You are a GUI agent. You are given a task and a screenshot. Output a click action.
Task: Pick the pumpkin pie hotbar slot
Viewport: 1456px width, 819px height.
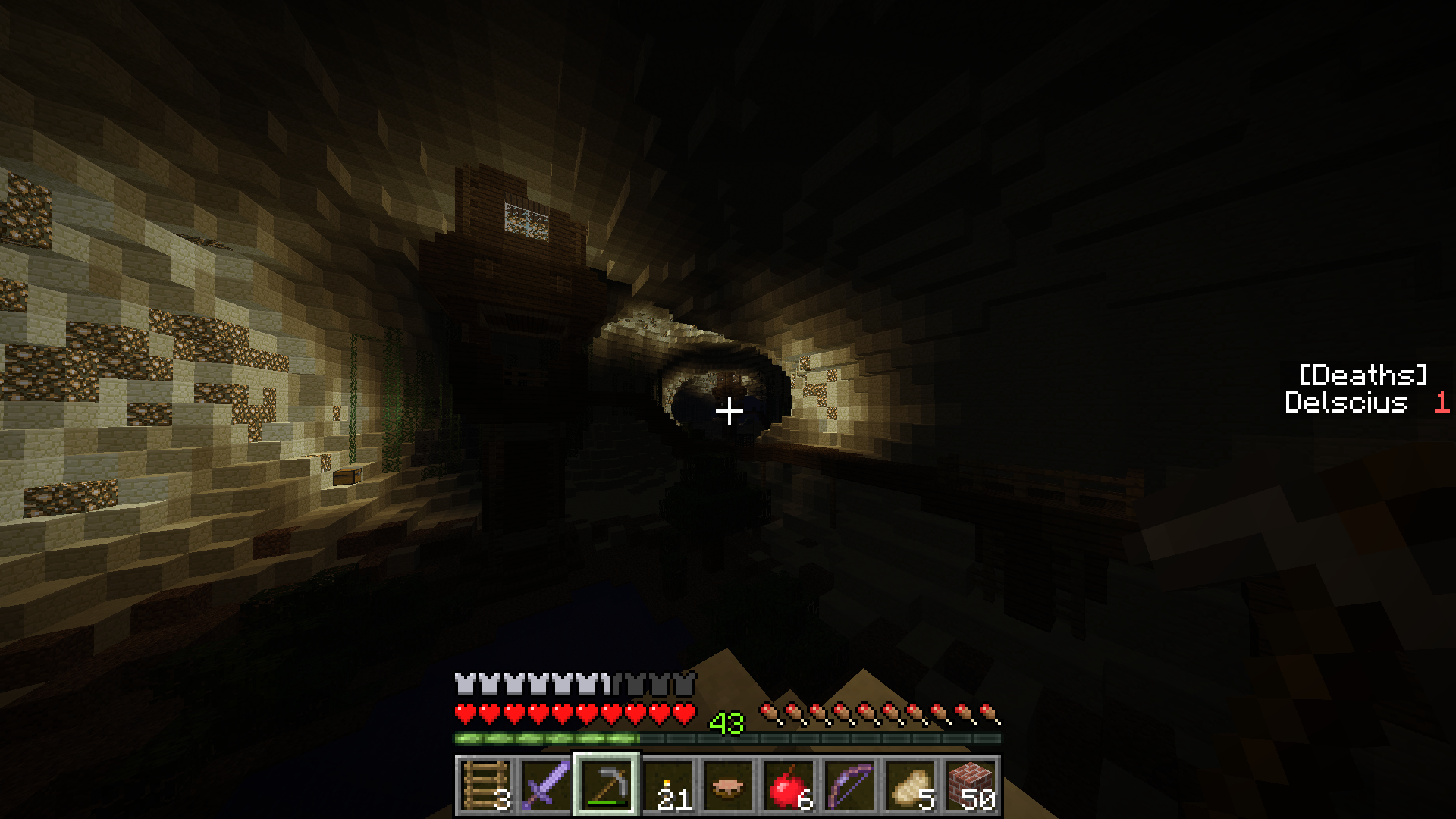[728, 786]
